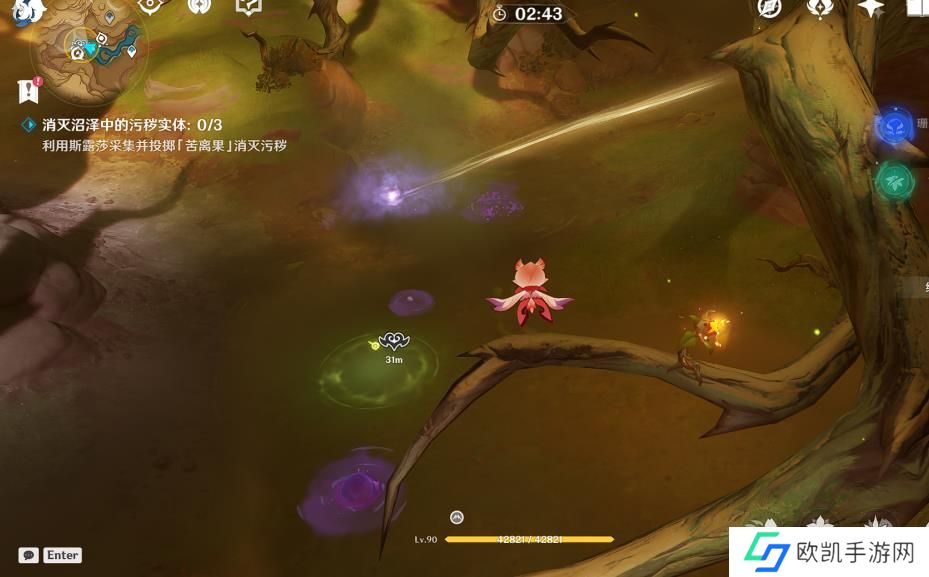Select the swamp filth quest objective tracker
This screenshot has width=929, height=577.
click(x=132, y=125)
